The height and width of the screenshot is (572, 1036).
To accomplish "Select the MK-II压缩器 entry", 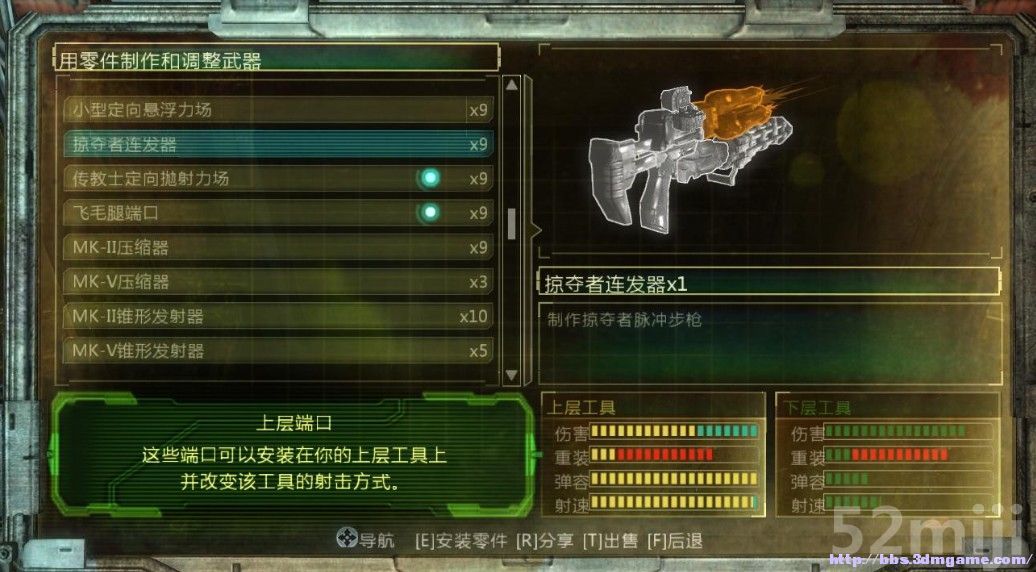I will click(x=278, y=247).
